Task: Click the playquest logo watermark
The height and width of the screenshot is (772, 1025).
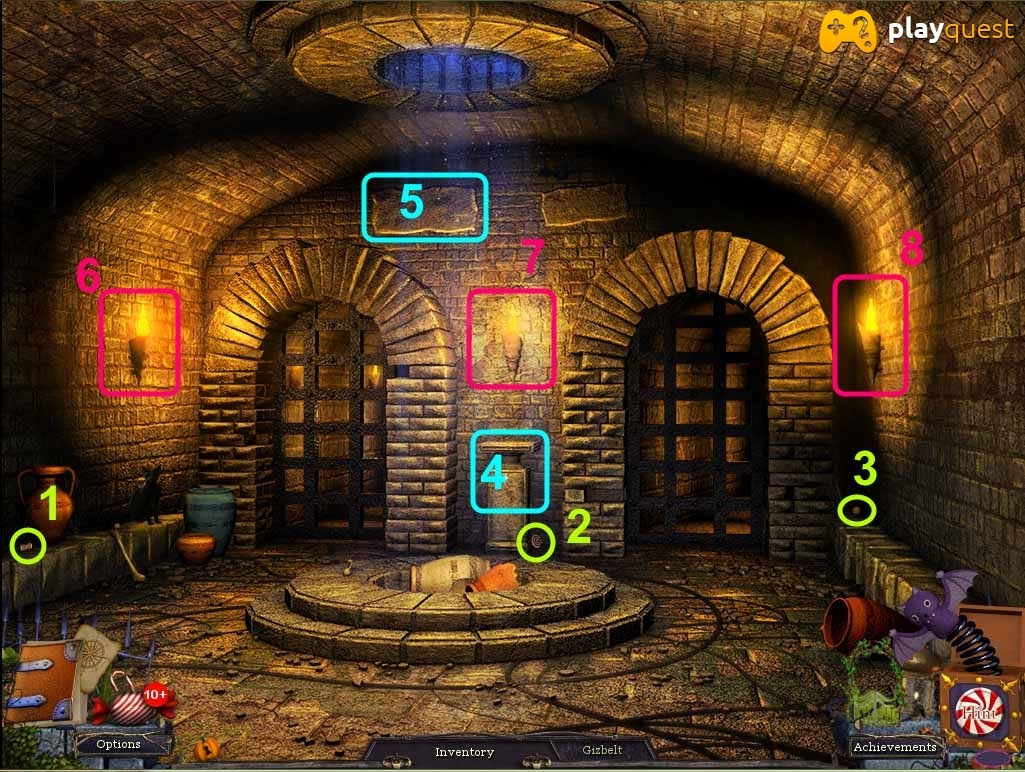Action: [x=916, y=31]
